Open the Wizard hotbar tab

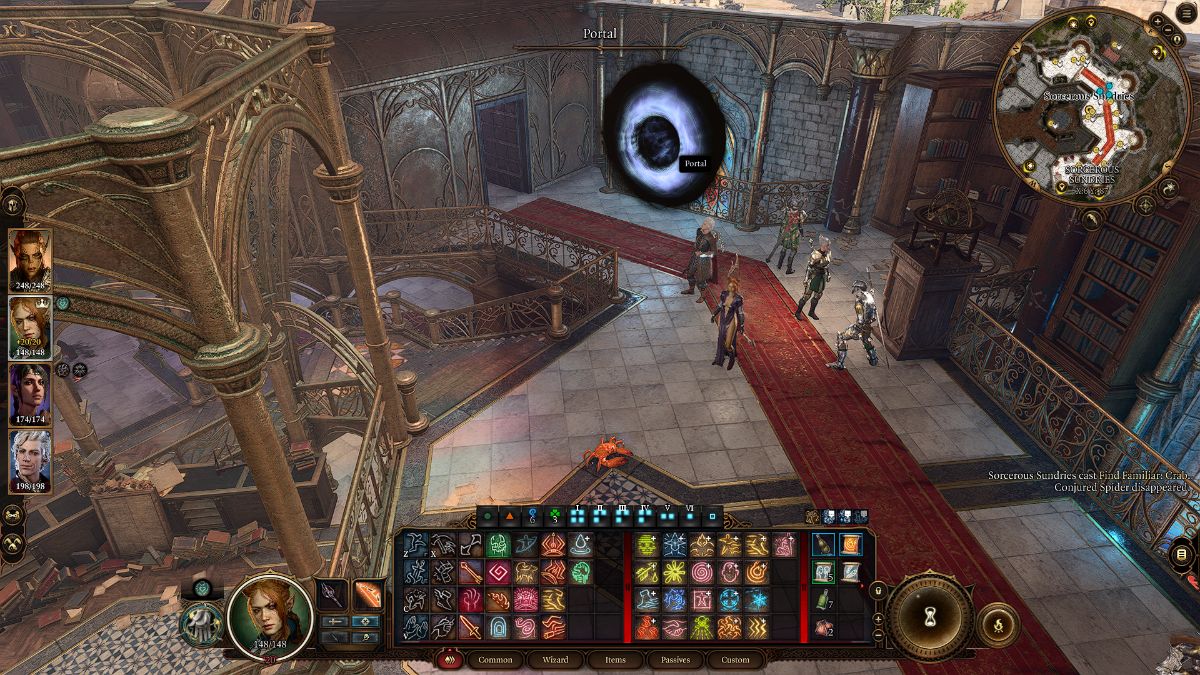click(x=555, y=660)
